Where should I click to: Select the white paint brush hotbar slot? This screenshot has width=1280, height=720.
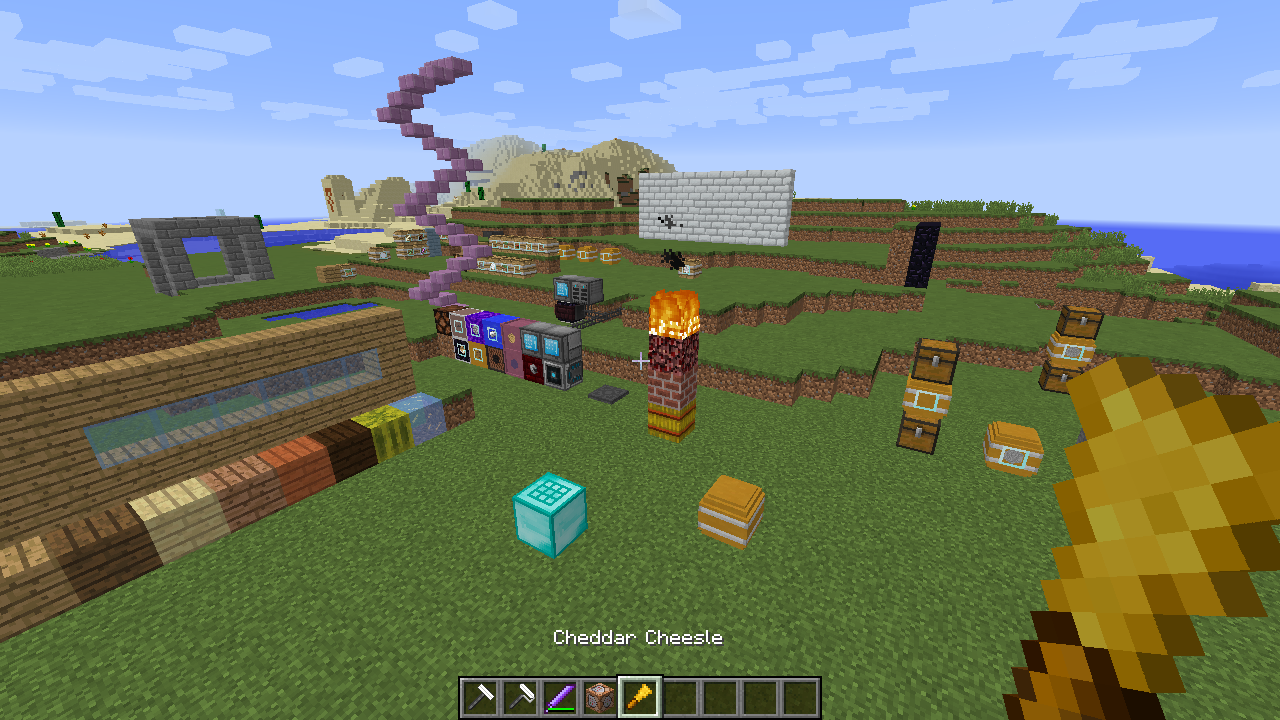click(x=480, y=697)
